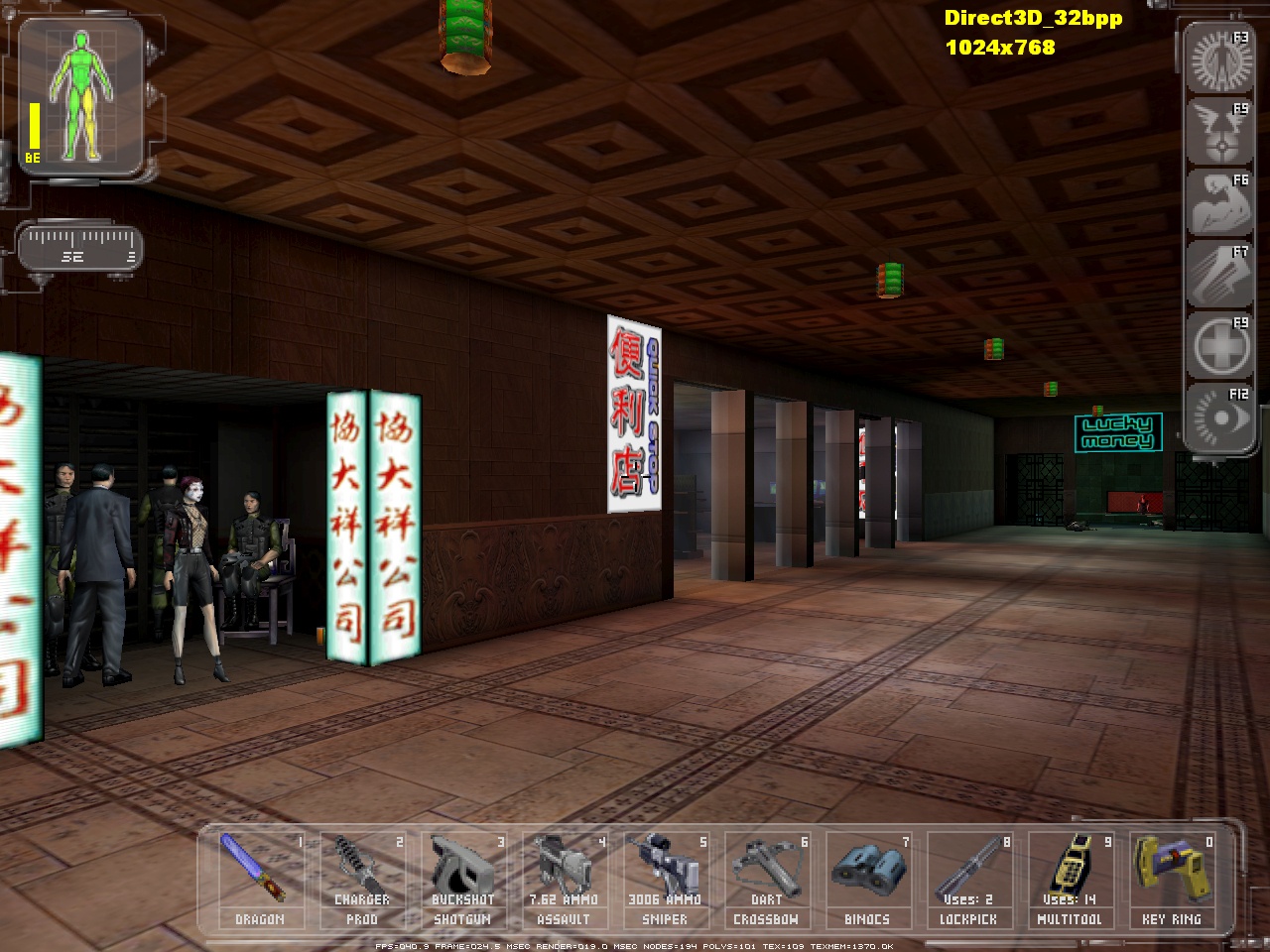Toggle the F7 speed-stripes augmentation icon
Viewport: 1270px width, 952px height.
pyautogui.click(x=1218, y=275)
